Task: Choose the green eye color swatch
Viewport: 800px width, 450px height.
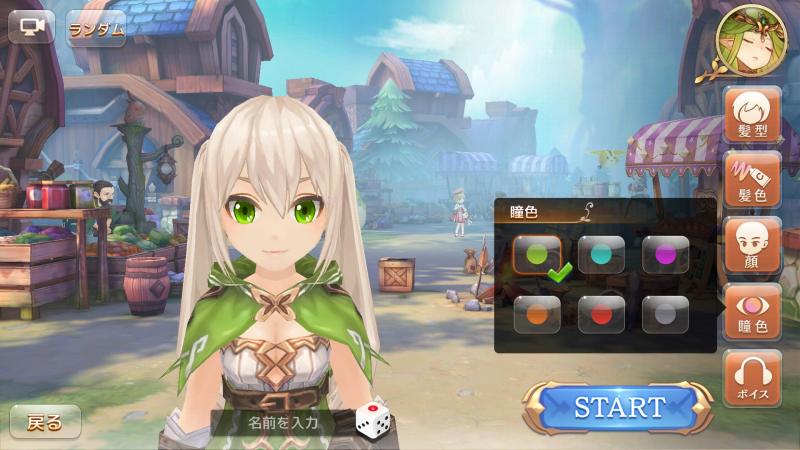Action: 537,255
